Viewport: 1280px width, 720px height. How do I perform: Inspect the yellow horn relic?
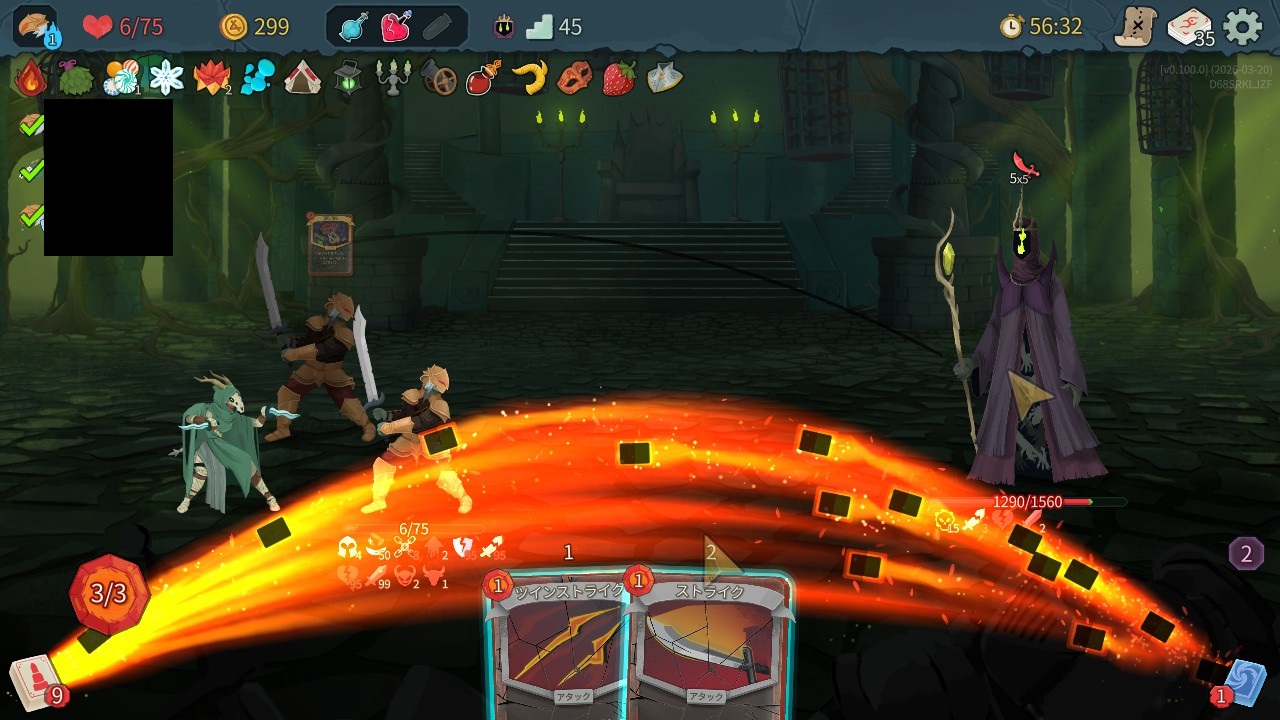pyautogui.click(x=529, y=77)
